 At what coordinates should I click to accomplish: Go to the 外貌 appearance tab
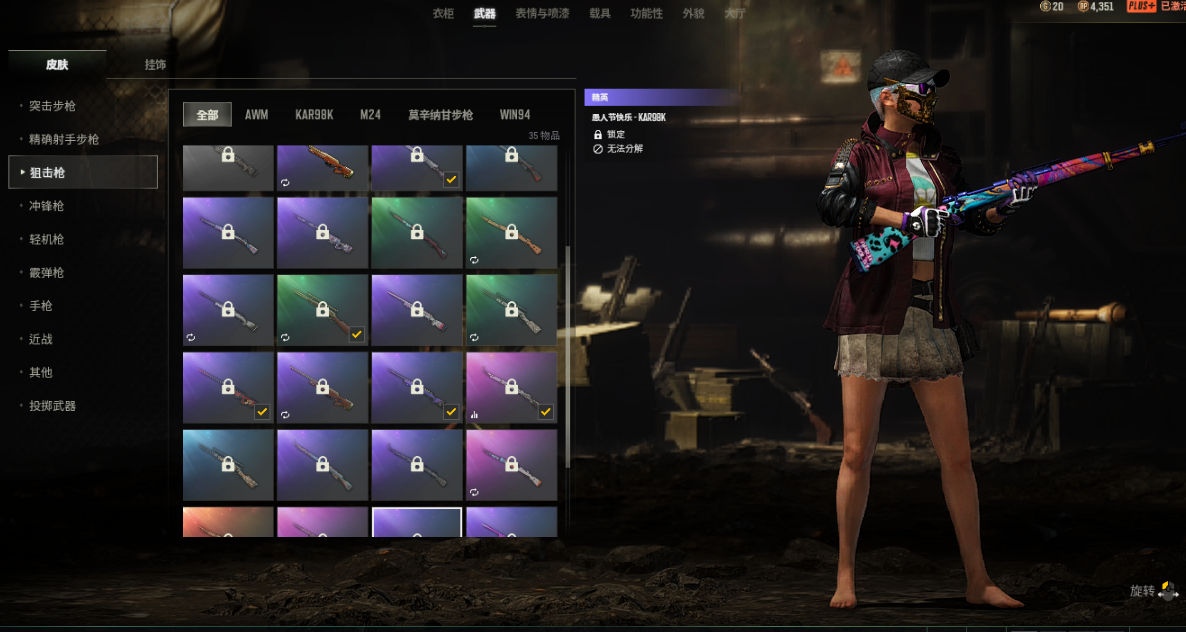coord(693,14)
